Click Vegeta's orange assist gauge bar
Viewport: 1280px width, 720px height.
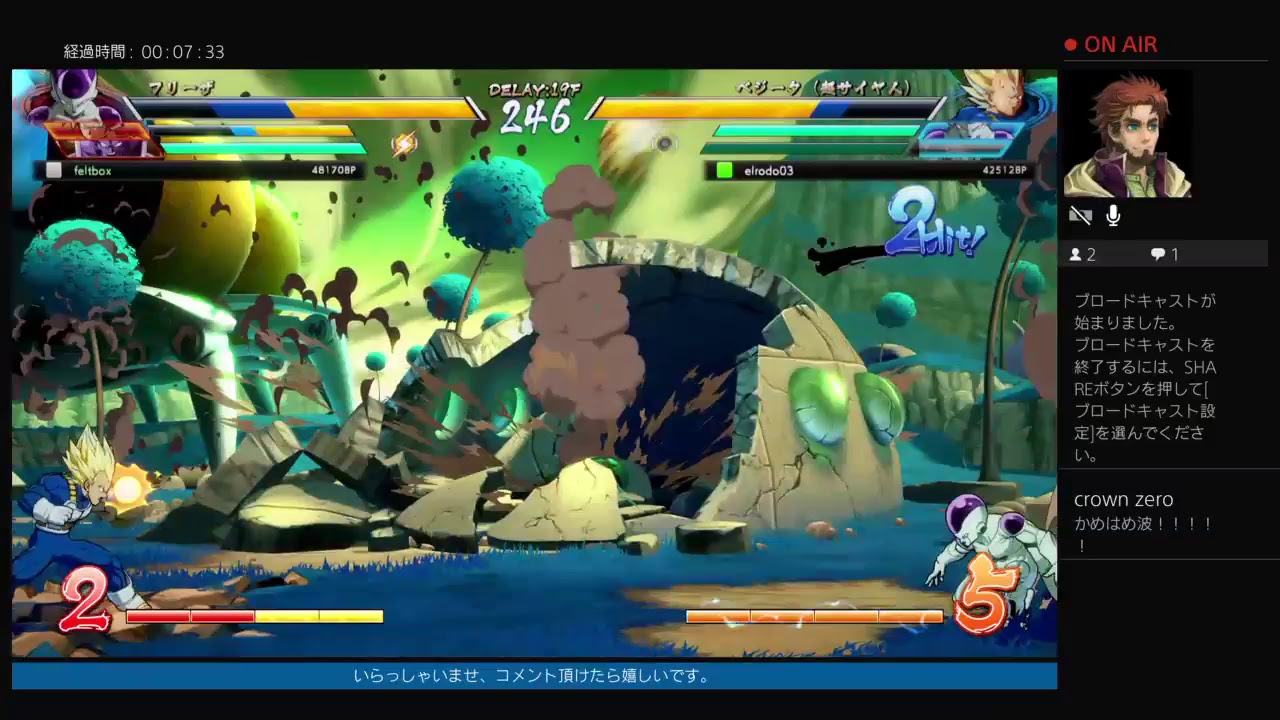tap(815, 617)
